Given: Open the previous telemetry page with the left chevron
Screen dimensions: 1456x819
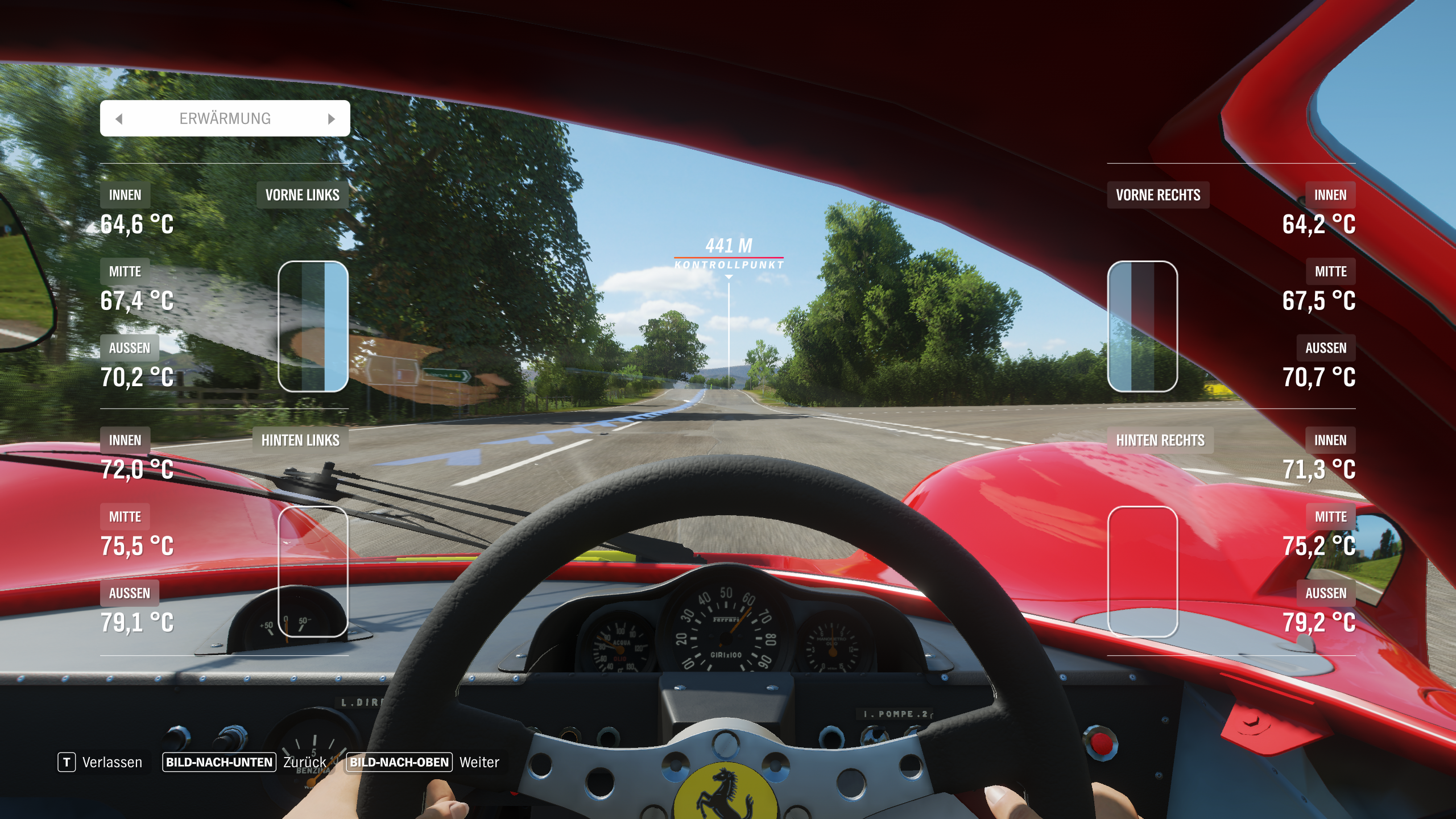Looking at the screenshot, I should (119, 118).
